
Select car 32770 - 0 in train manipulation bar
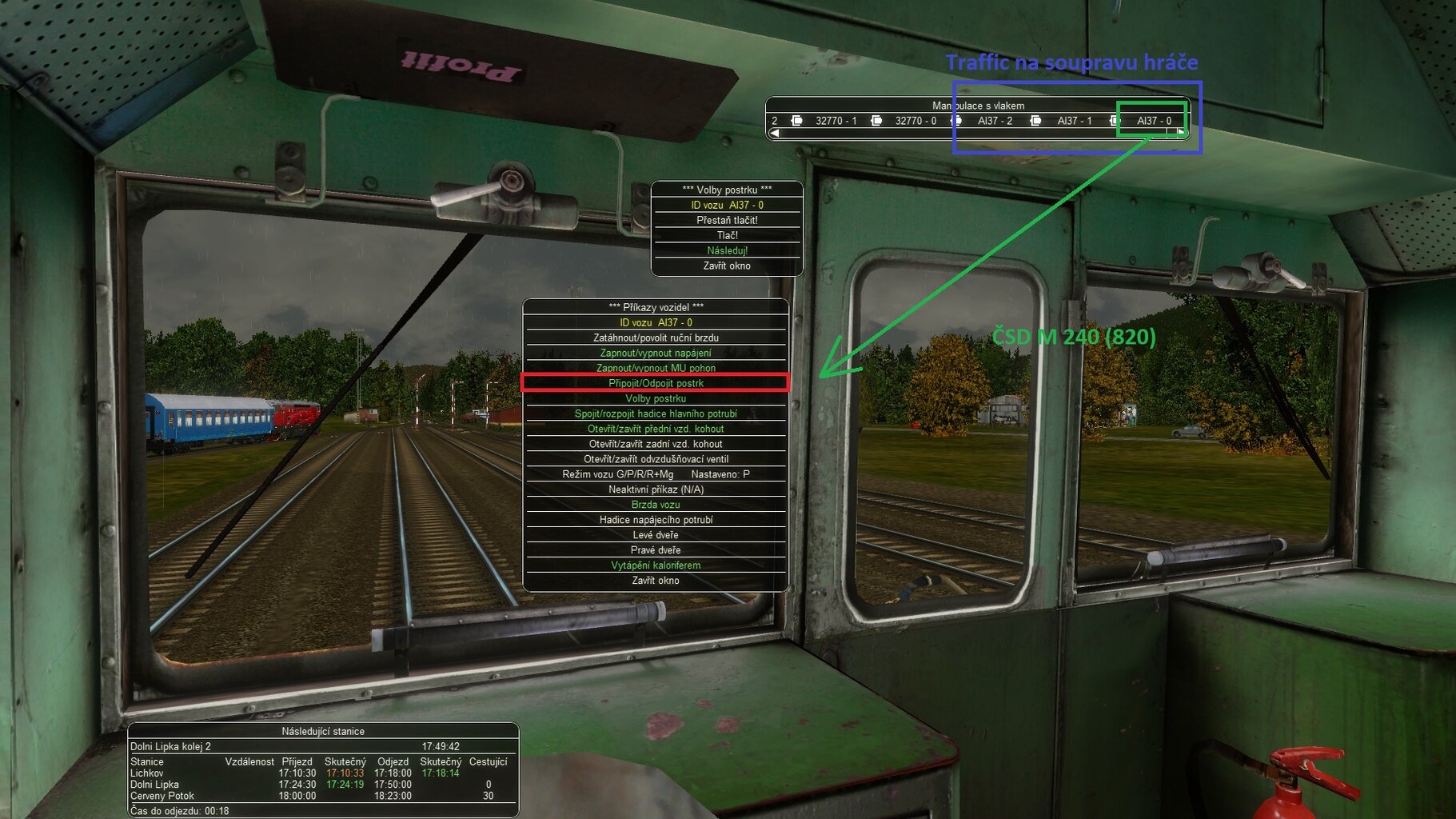coord(915,121)
